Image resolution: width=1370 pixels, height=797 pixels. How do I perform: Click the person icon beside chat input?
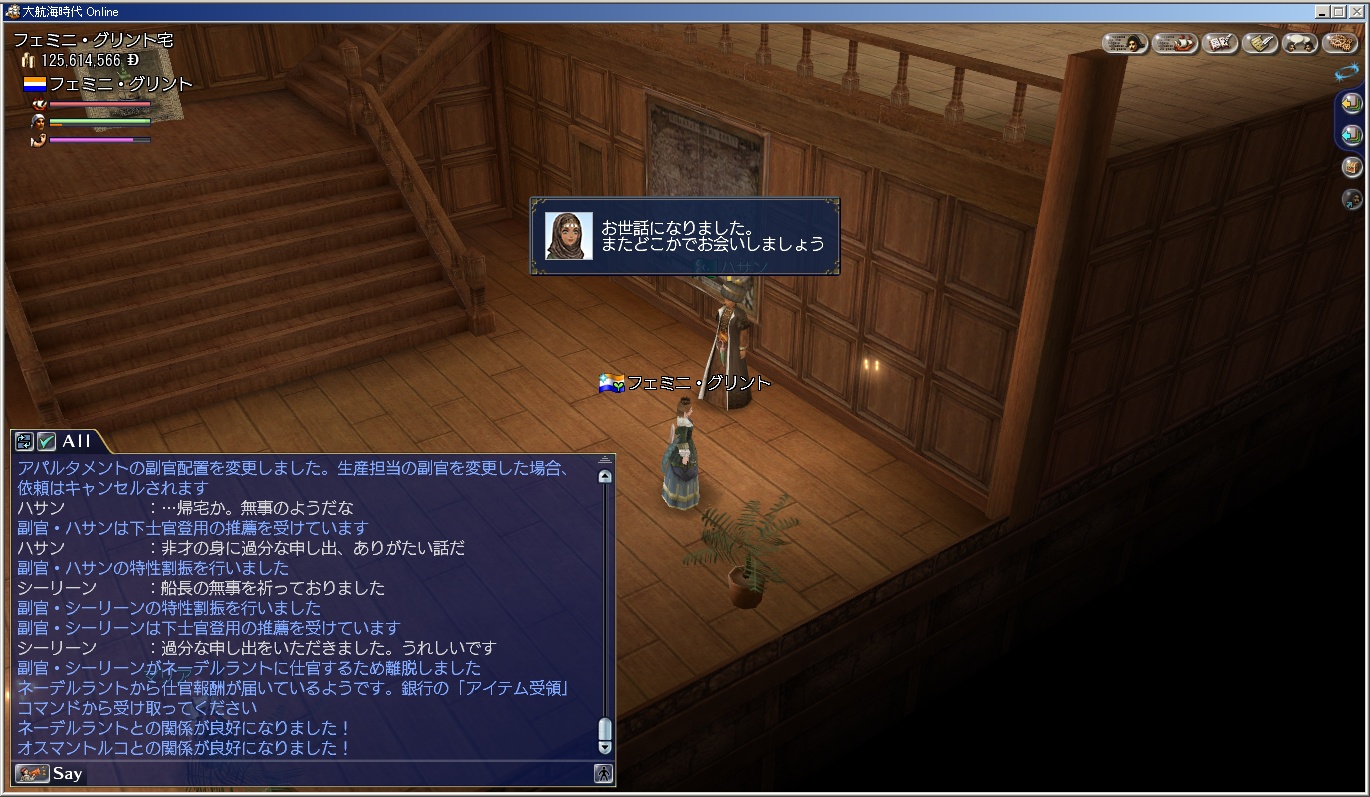[603, 773]
